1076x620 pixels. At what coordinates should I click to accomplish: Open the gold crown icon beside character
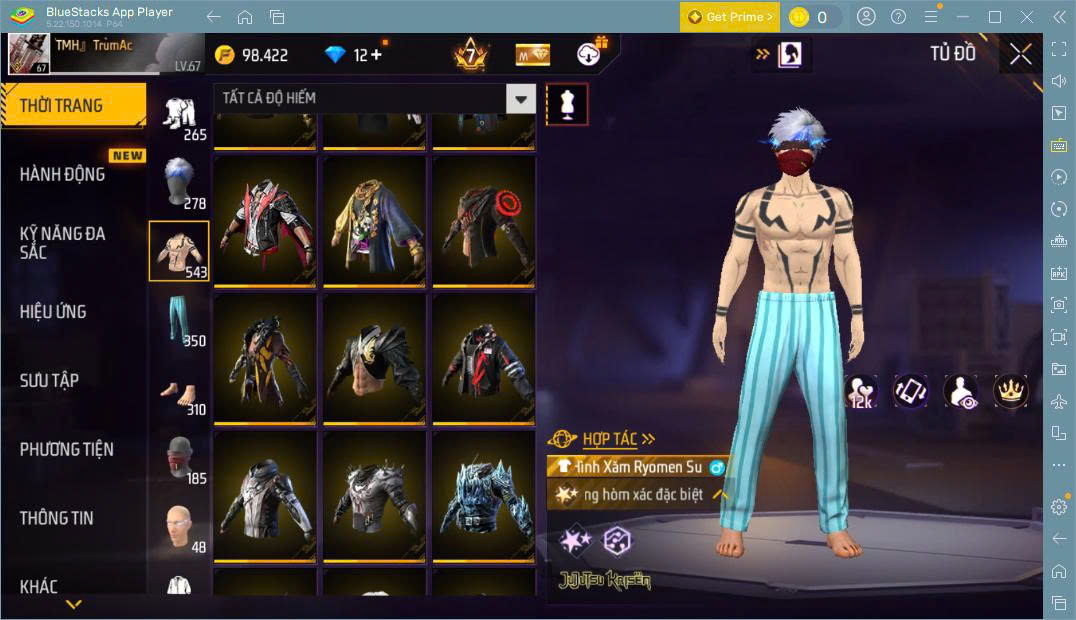click(1010, 391)
